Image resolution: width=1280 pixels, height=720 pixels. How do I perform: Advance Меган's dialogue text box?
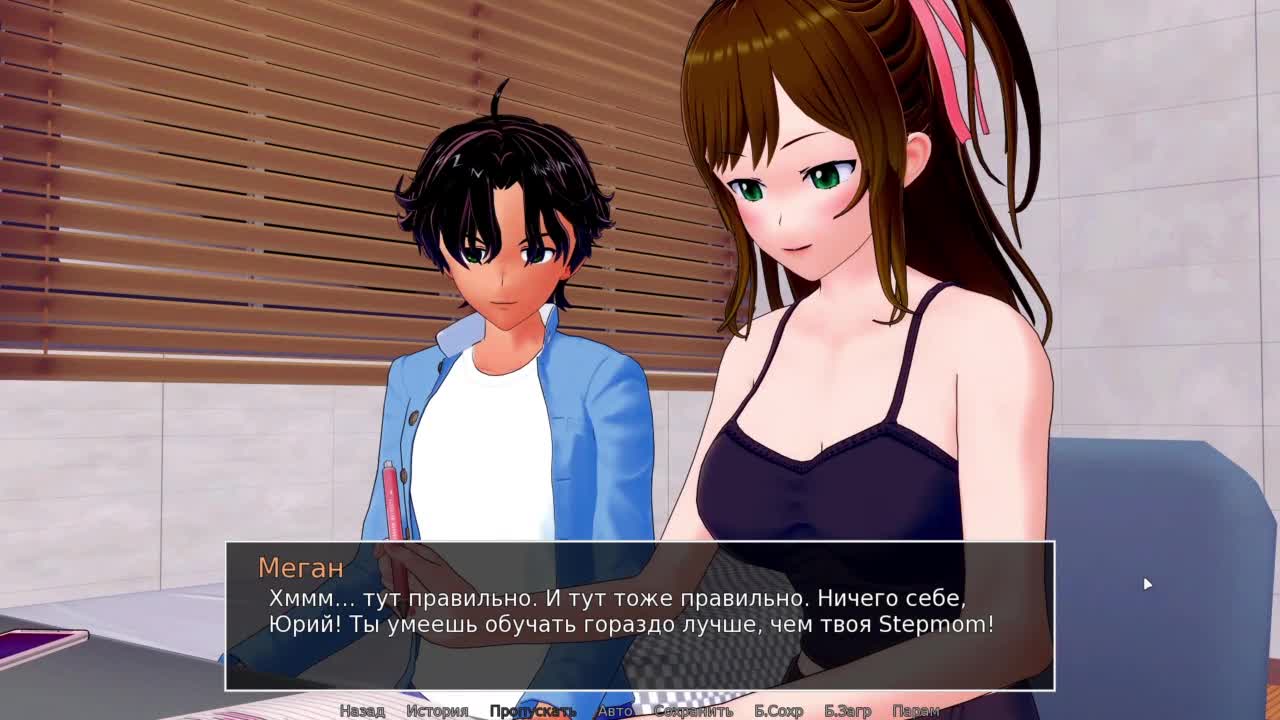[640, 615]
